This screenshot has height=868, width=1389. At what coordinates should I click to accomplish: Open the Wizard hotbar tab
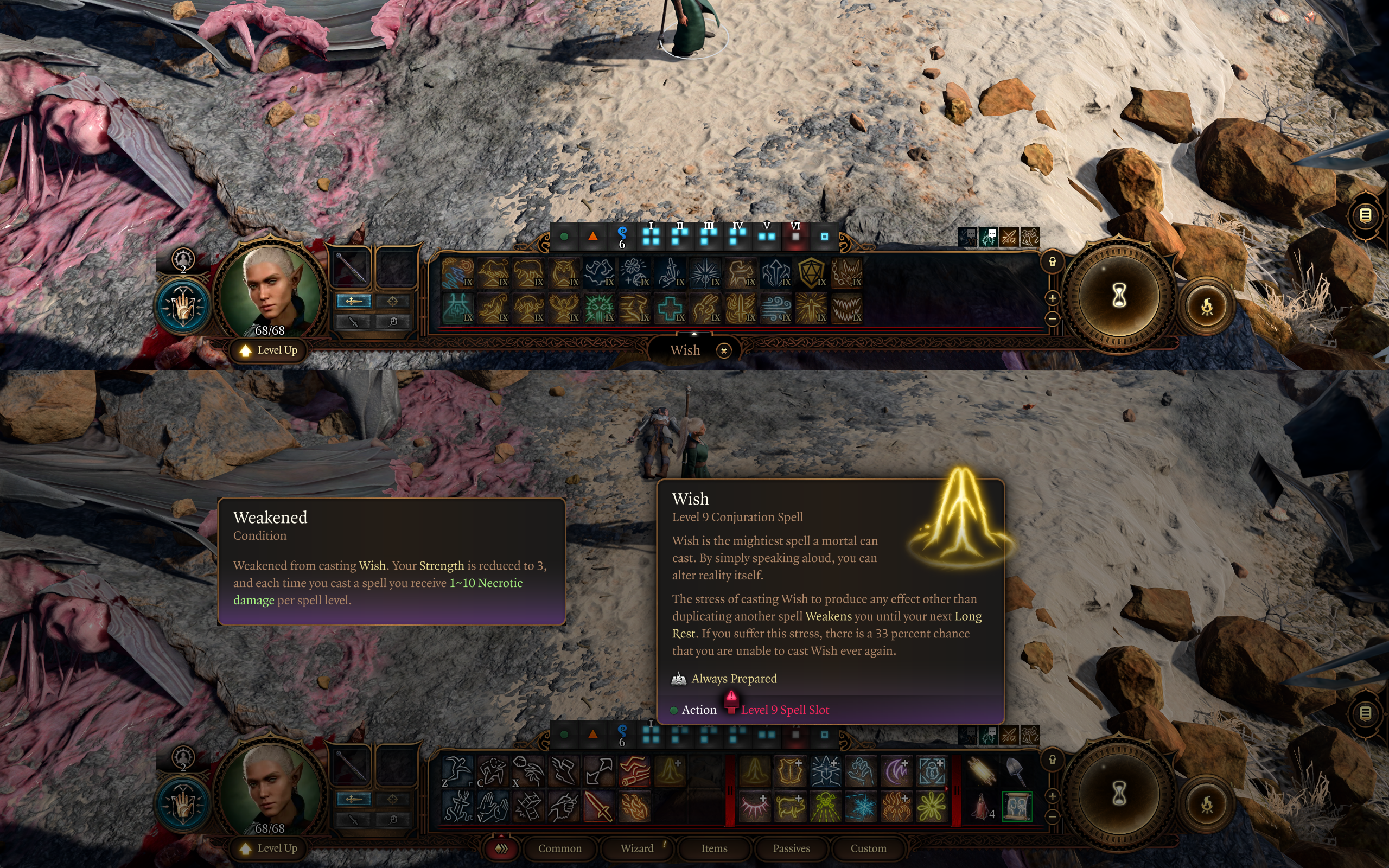(x=637, y=848)
